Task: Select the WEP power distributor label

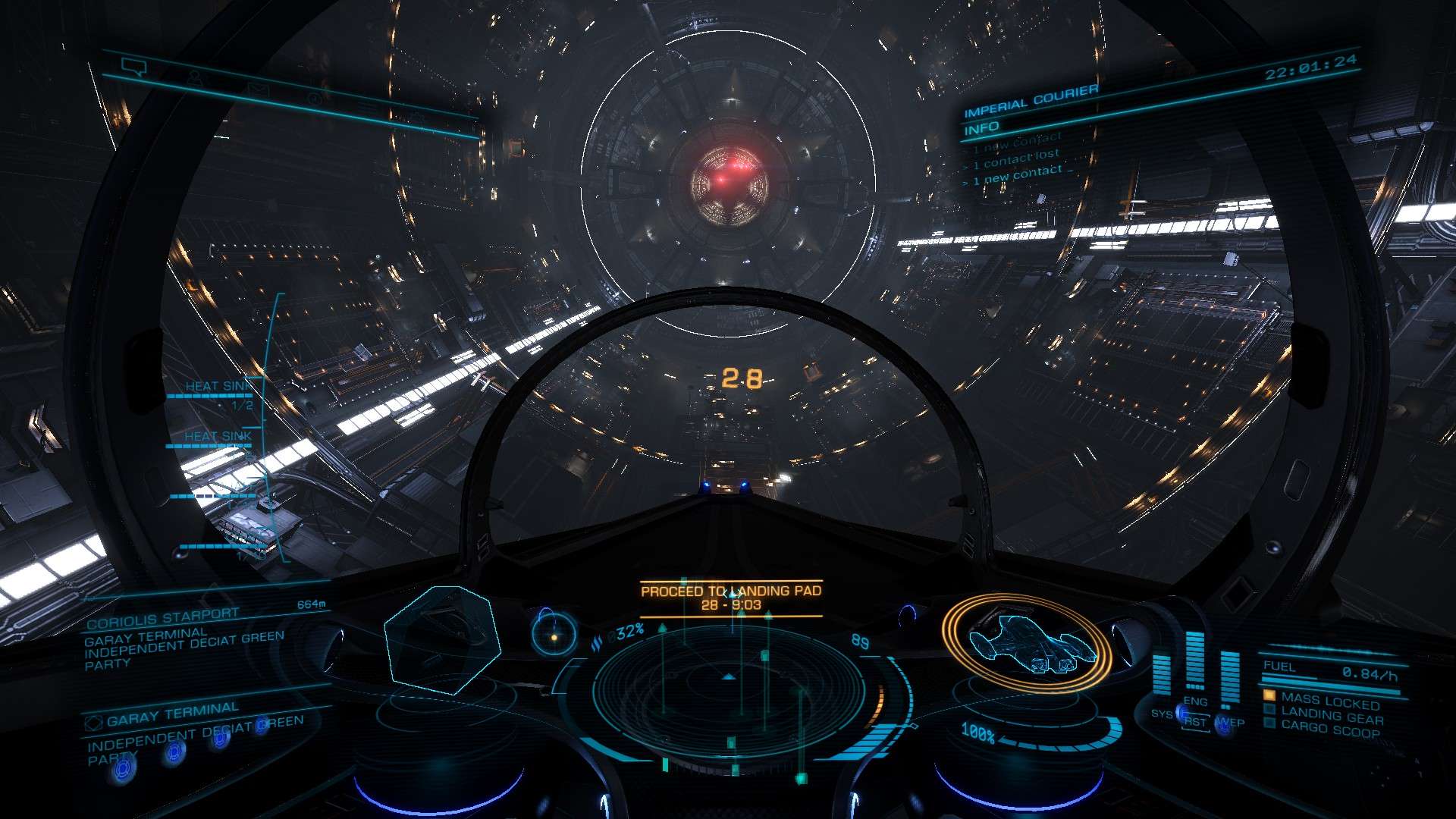Action: tap(1232, 723)
